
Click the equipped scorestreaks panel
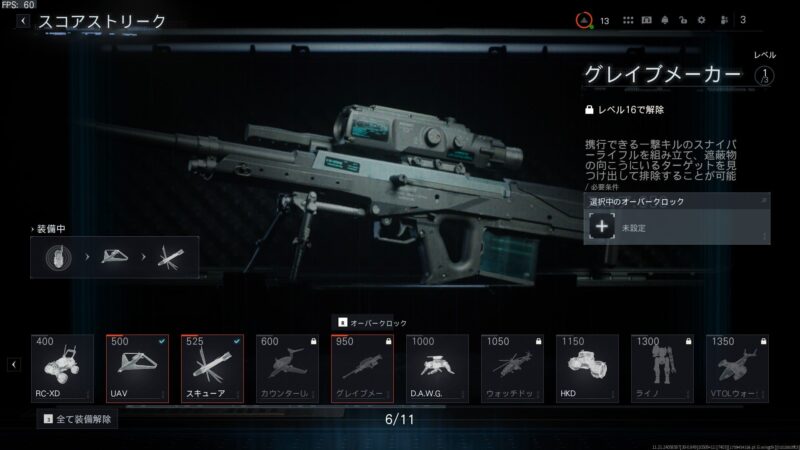coord(115,258)
